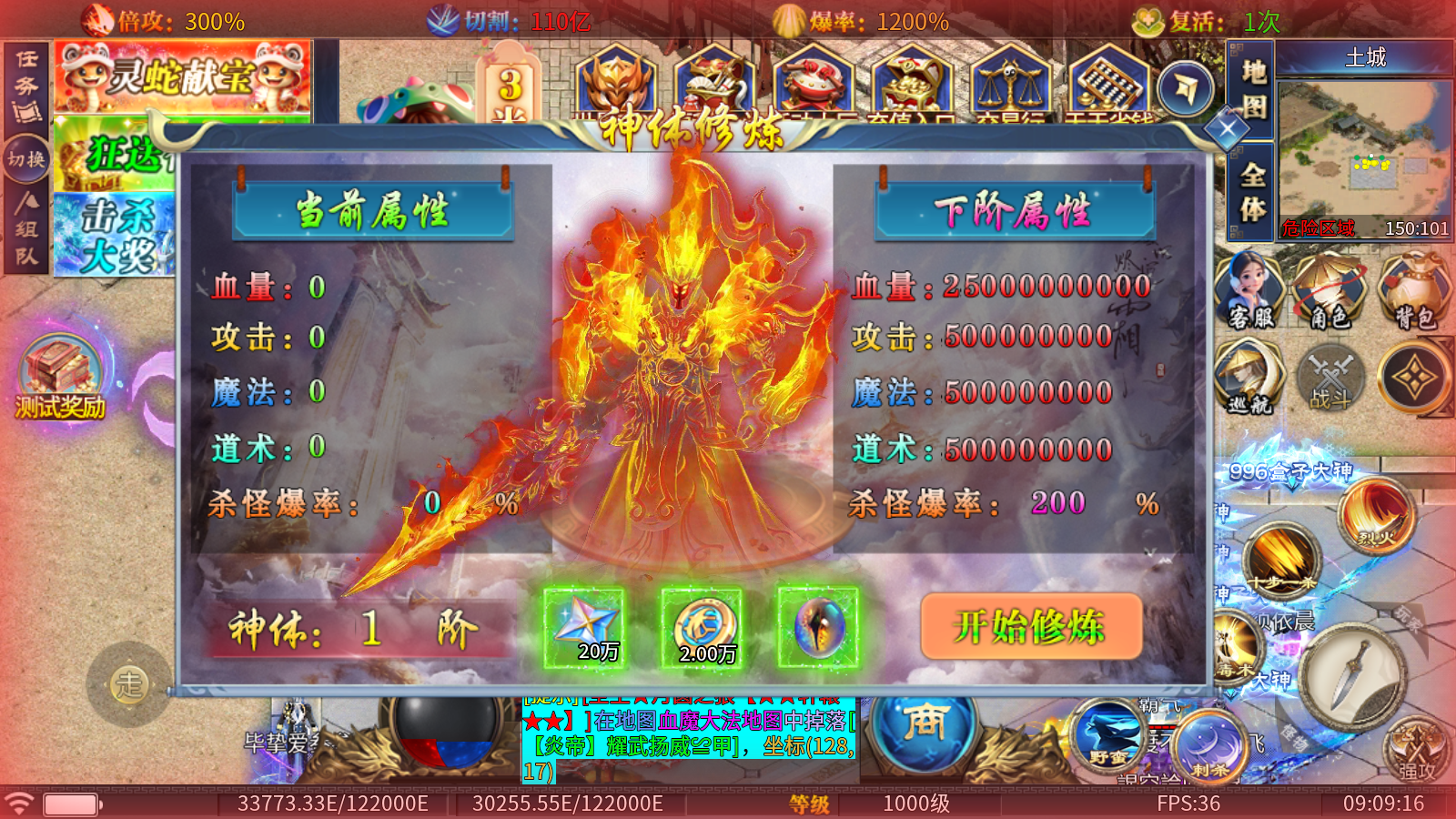Open the 客服 customer service icon
Screen dimensions: 1456x819
(x=1249, y=291)
